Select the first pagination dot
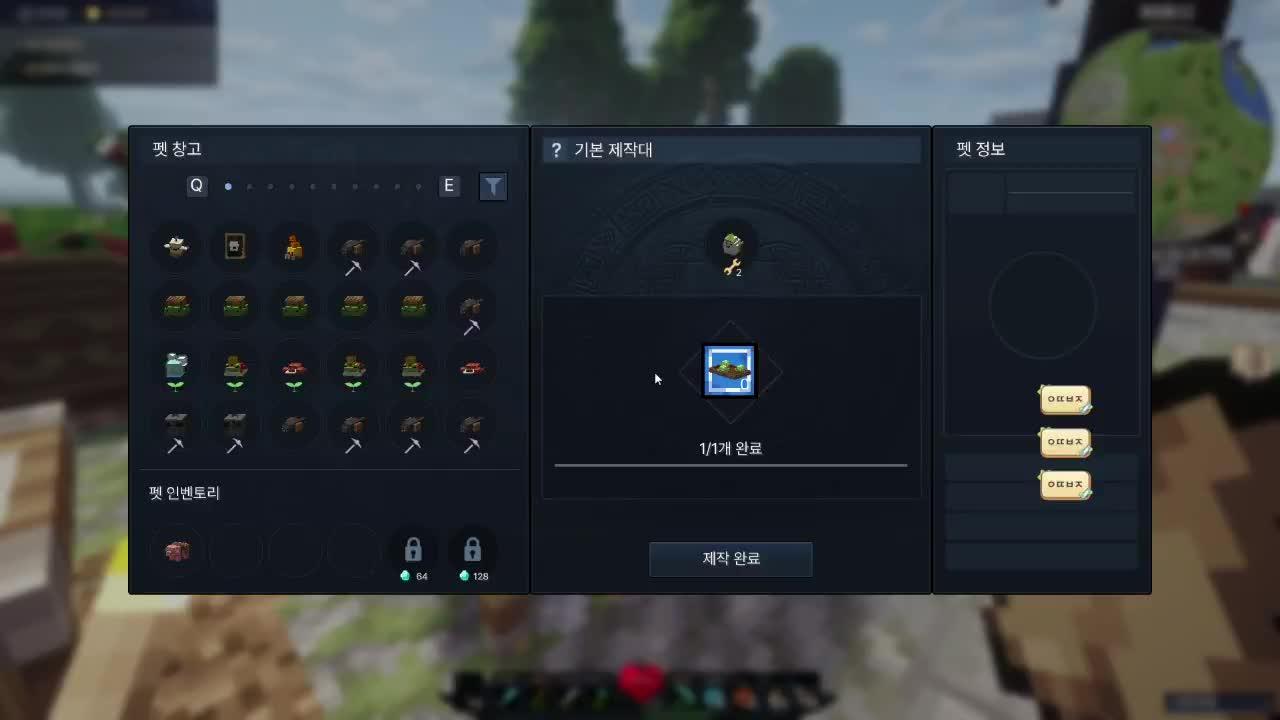The width and height of the screenshot is (1280, 720). coord(228,186)
